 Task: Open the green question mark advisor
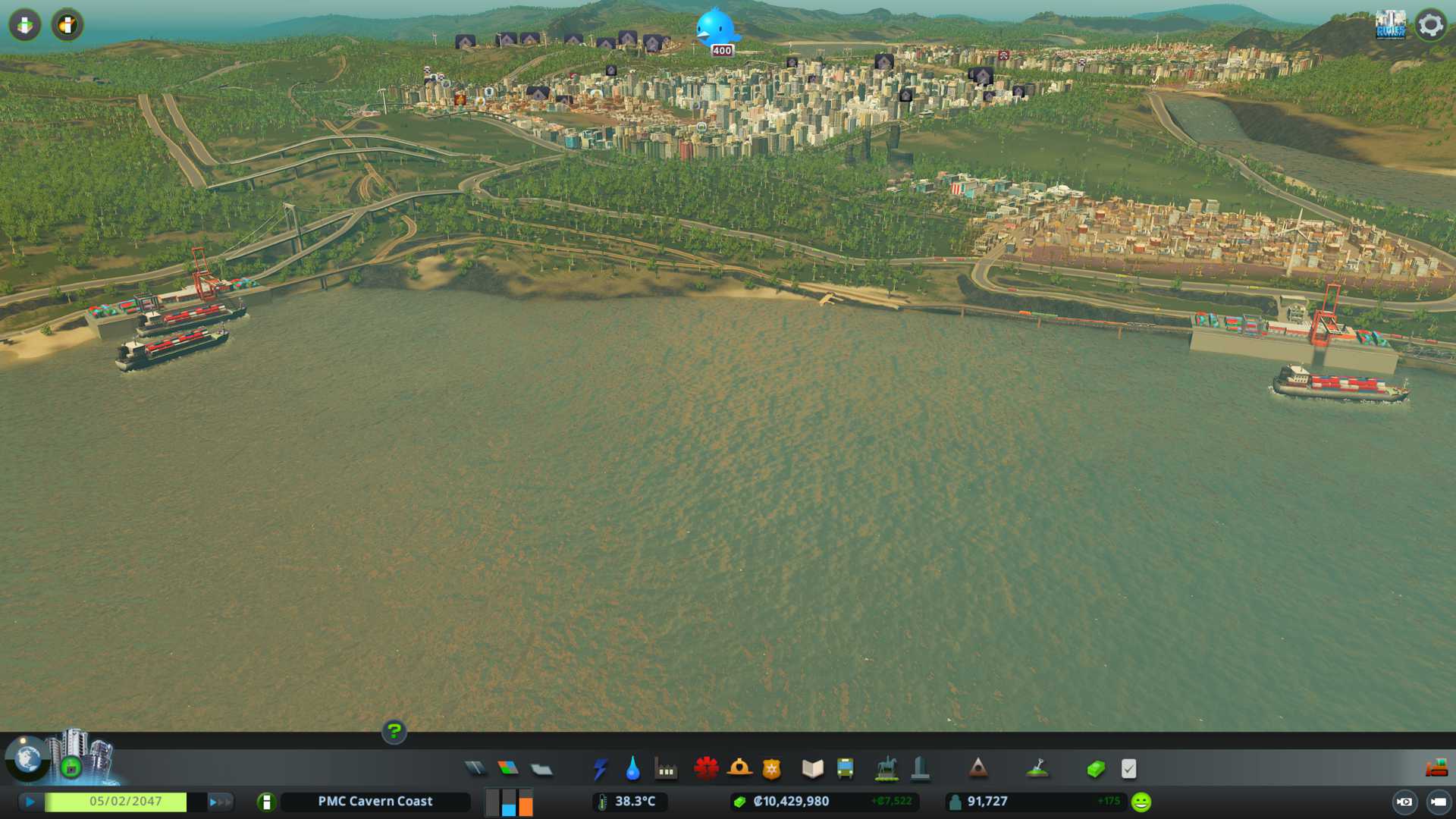coord(394,731)
